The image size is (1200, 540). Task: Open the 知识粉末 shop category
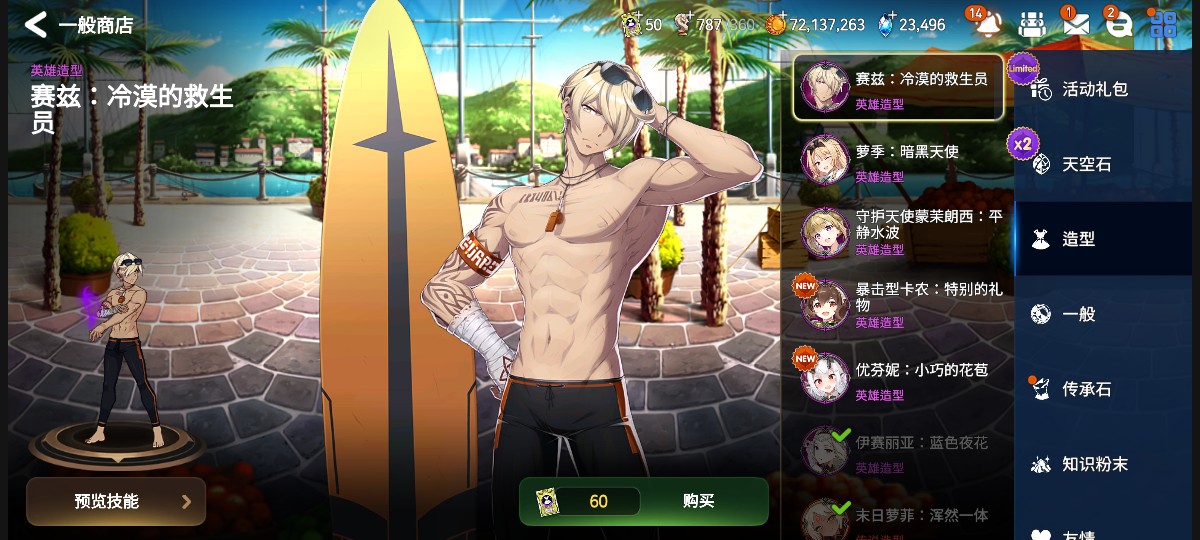(x=1094, y=464)
